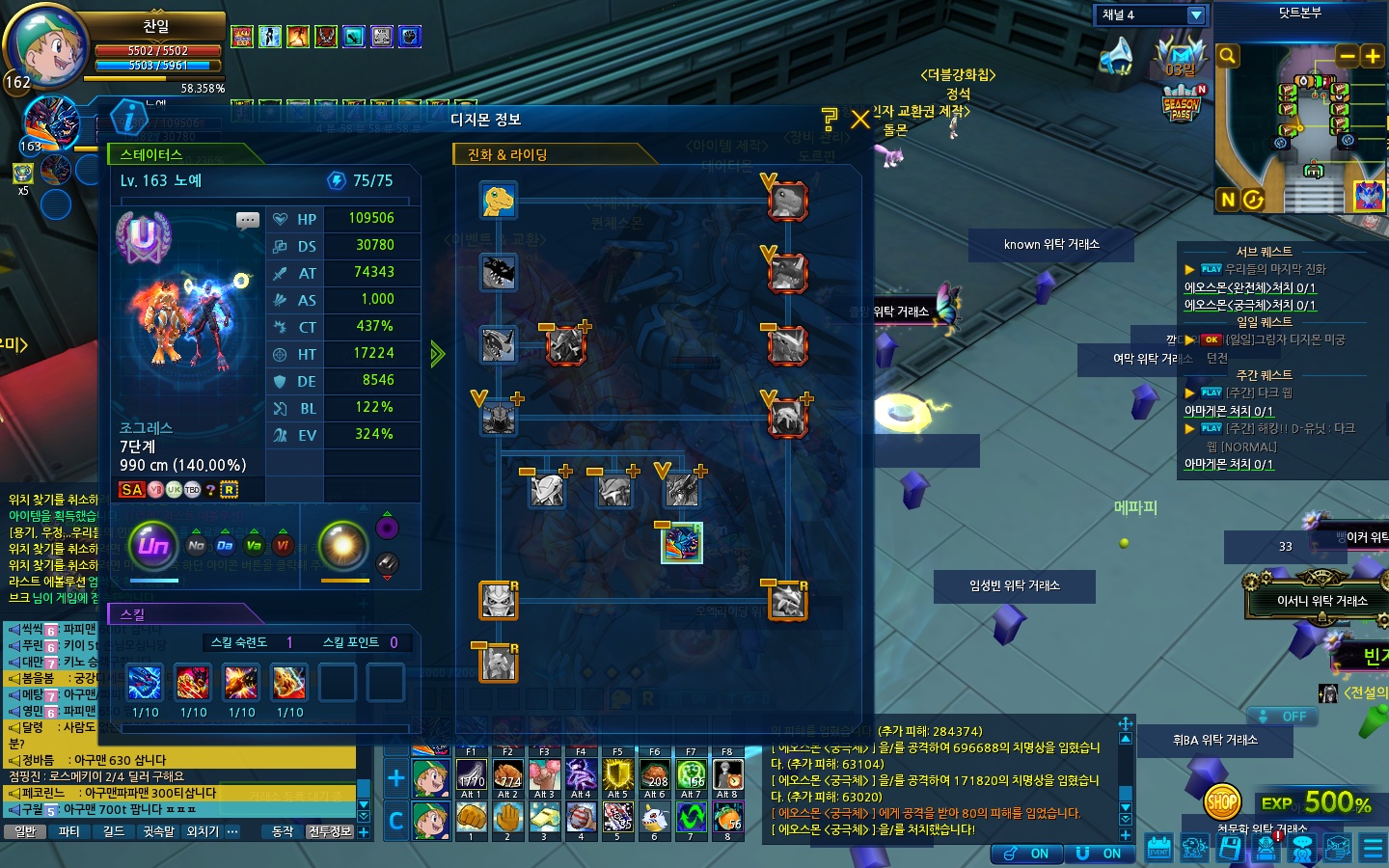Zoom out the minimap with the minus button

(1348, 56)
